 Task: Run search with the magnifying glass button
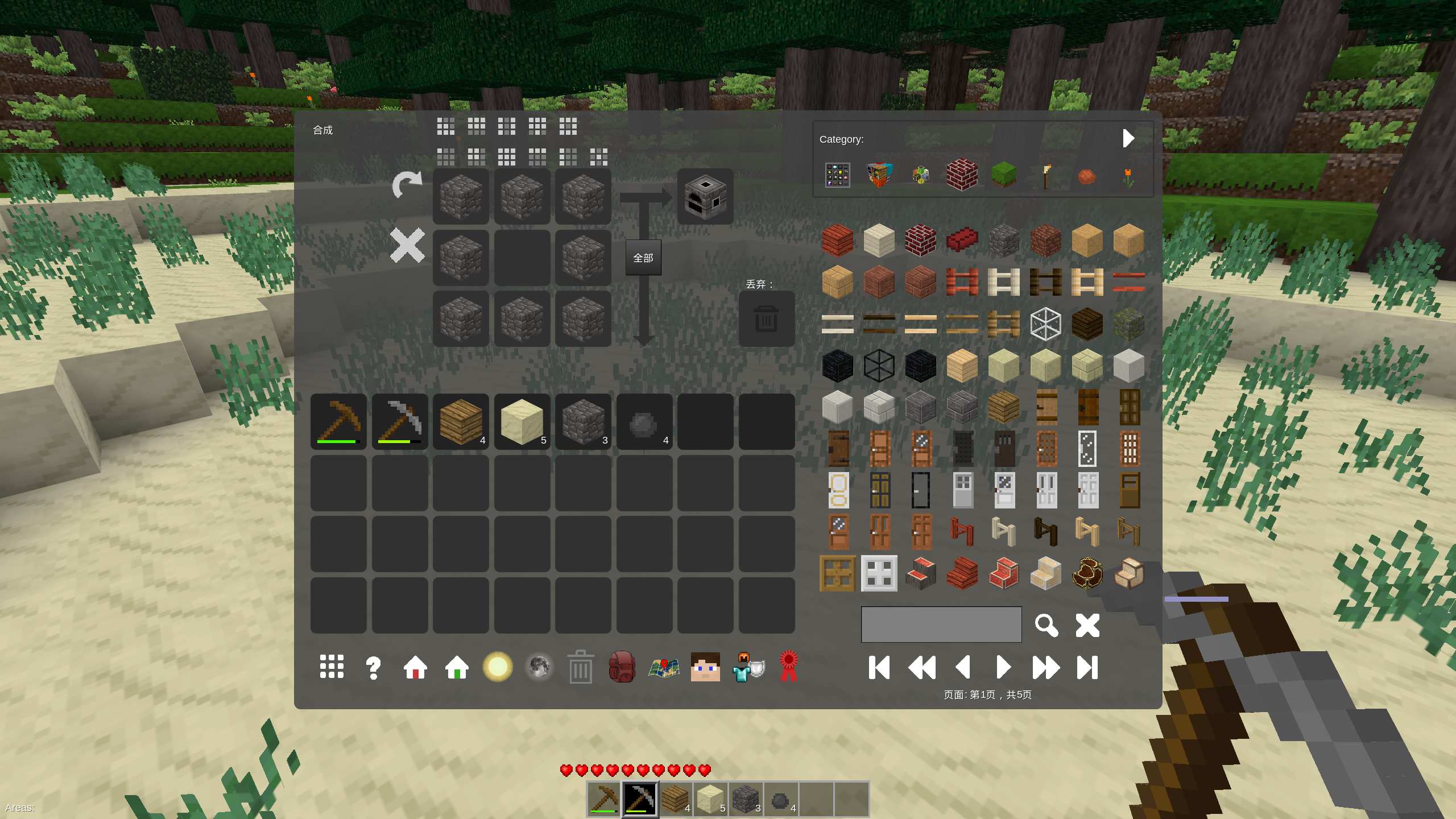[1046, 625]
